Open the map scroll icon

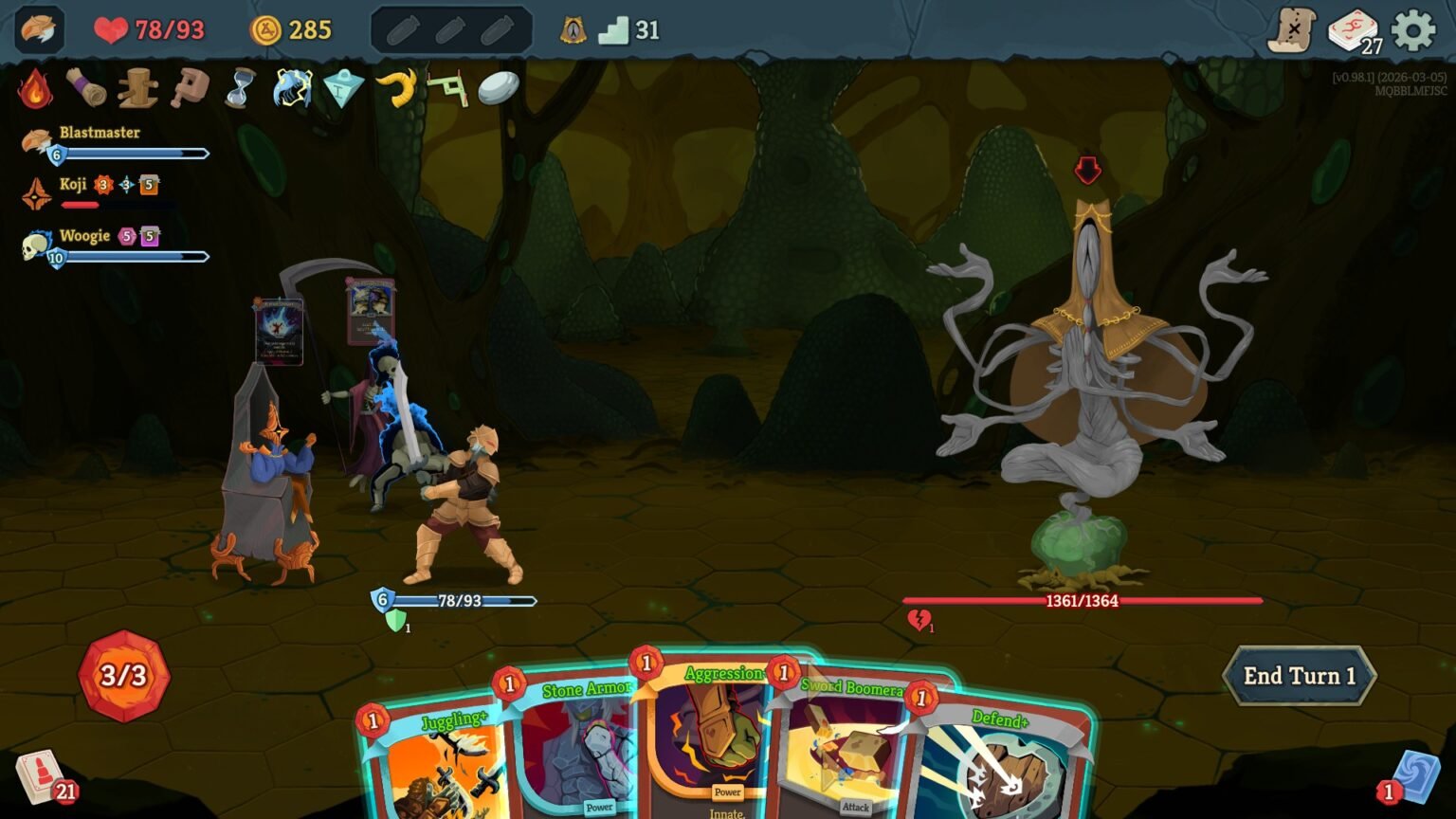pyautogui.click(x=1297, y=27)
